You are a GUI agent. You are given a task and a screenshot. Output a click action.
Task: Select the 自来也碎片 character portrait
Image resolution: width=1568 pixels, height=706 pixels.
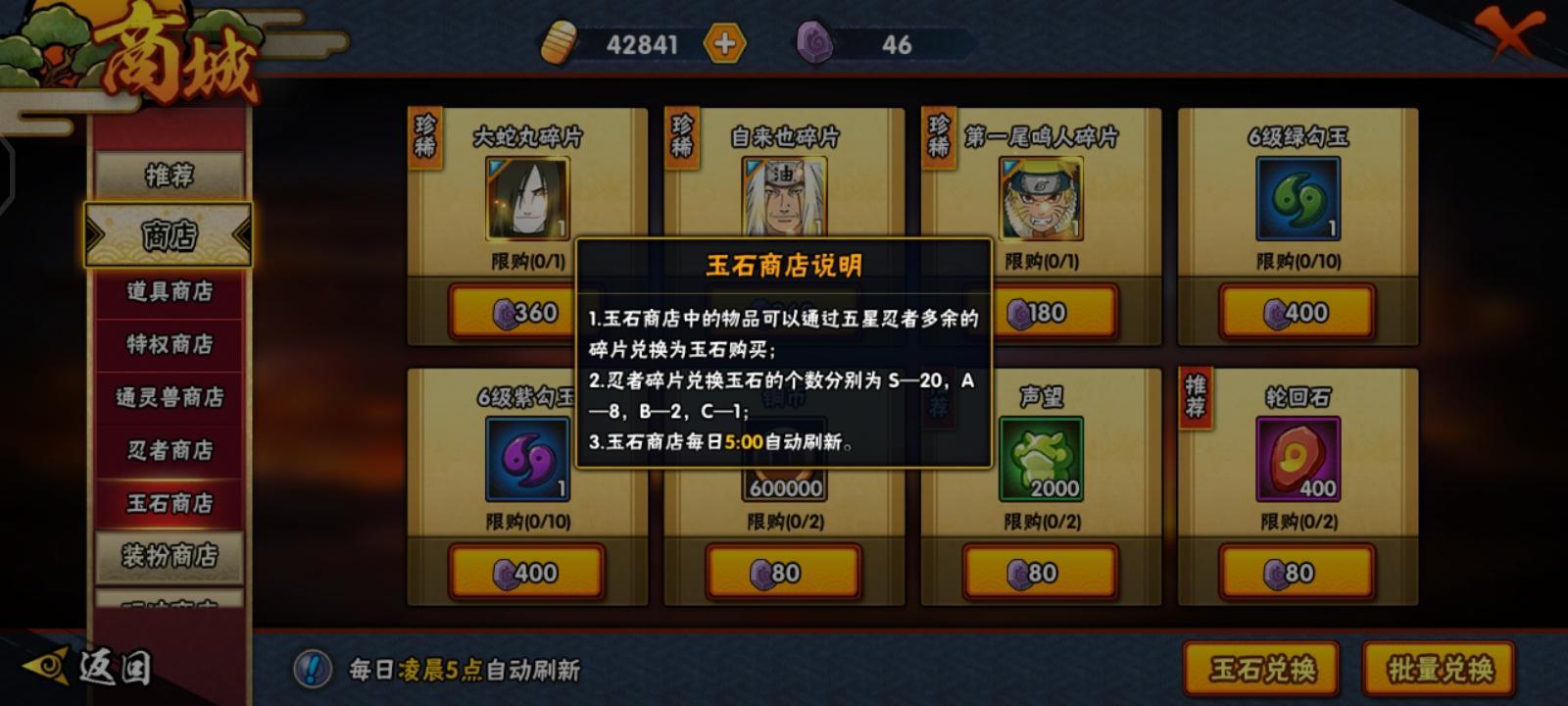(782, 199)
